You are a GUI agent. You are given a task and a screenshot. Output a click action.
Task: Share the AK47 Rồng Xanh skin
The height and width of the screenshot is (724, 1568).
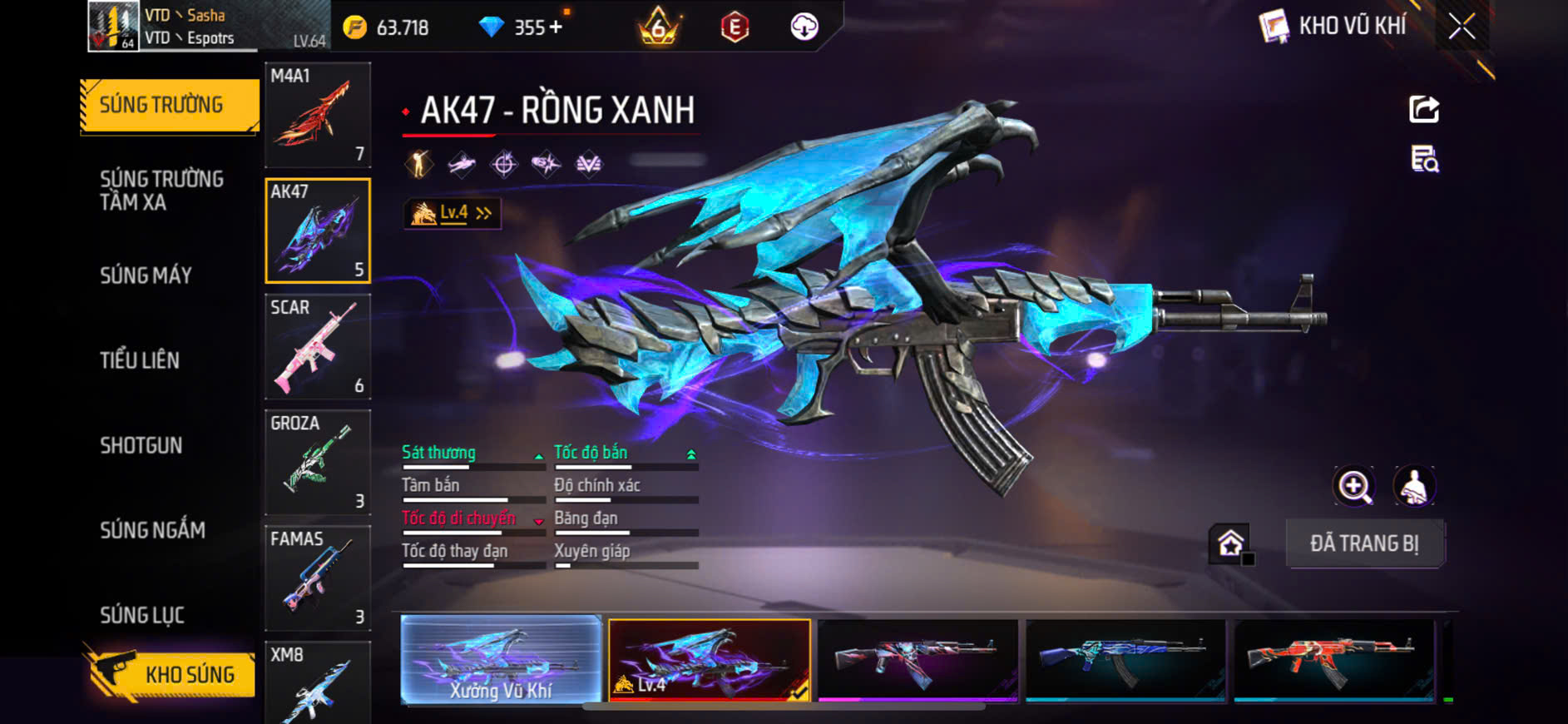1423,109
